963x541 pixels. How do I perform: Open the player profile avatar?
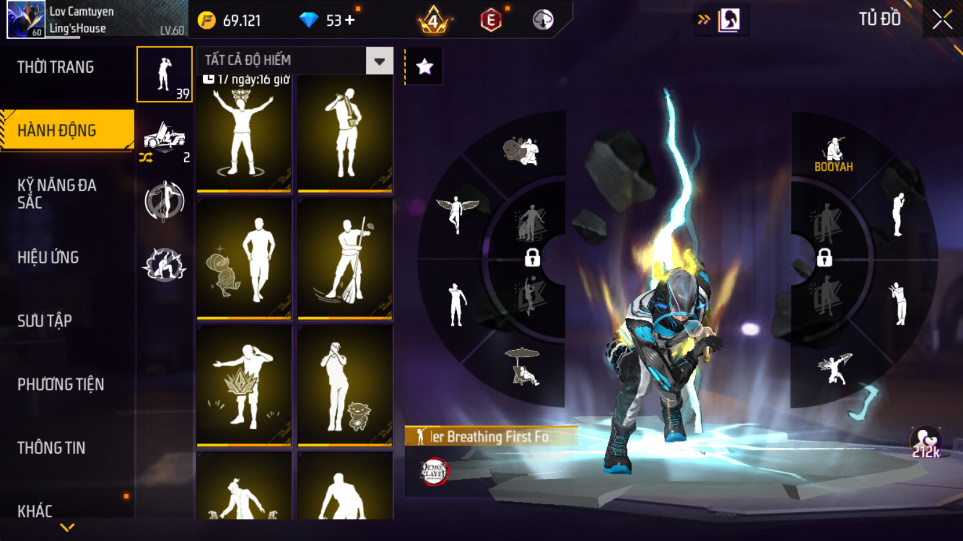coord(25,20)
